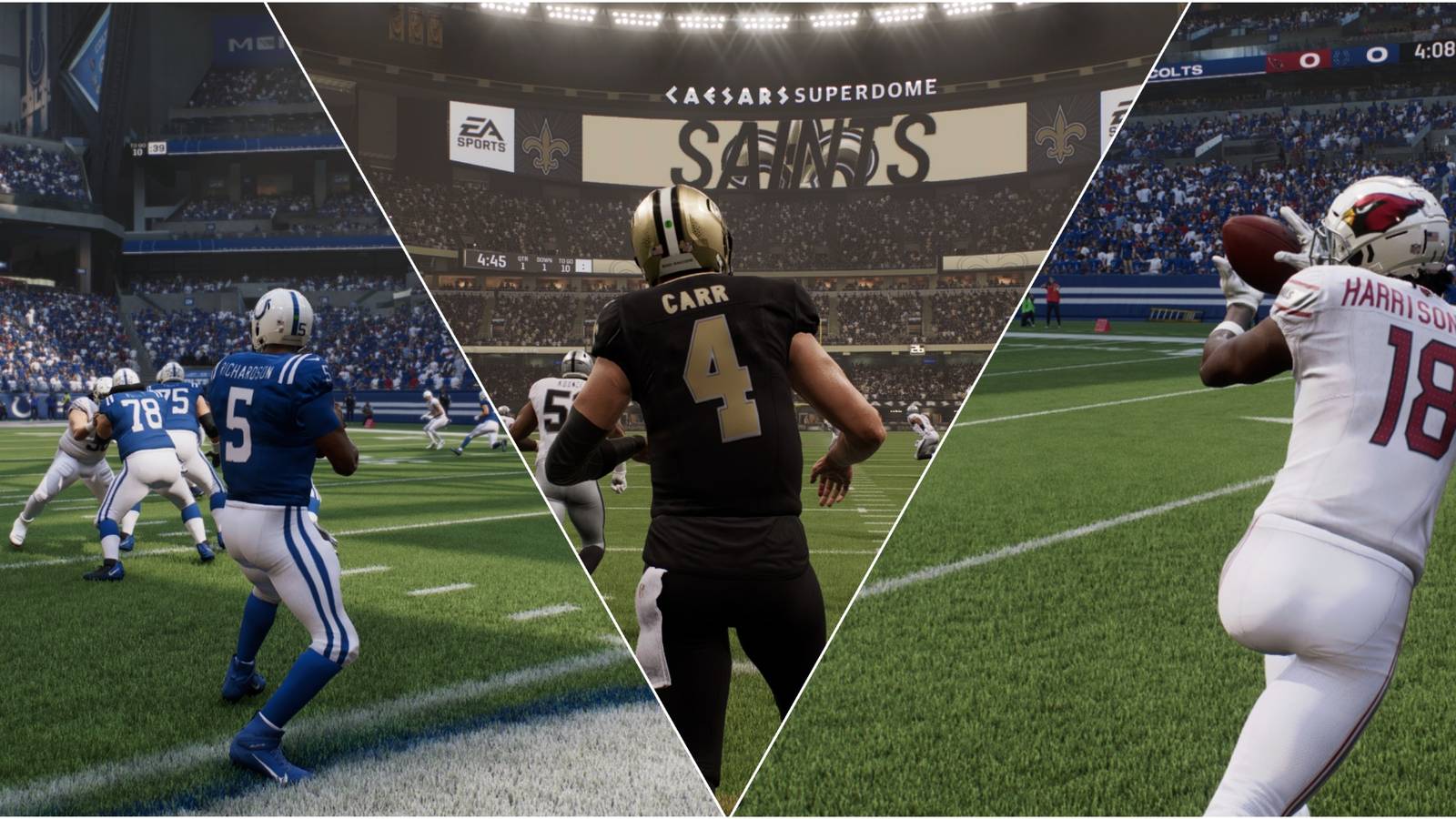Image resolution: width=1456 pixels, height=819 pixels.
Task: Click the game clock showing 4:45
Action: [492, 261]
